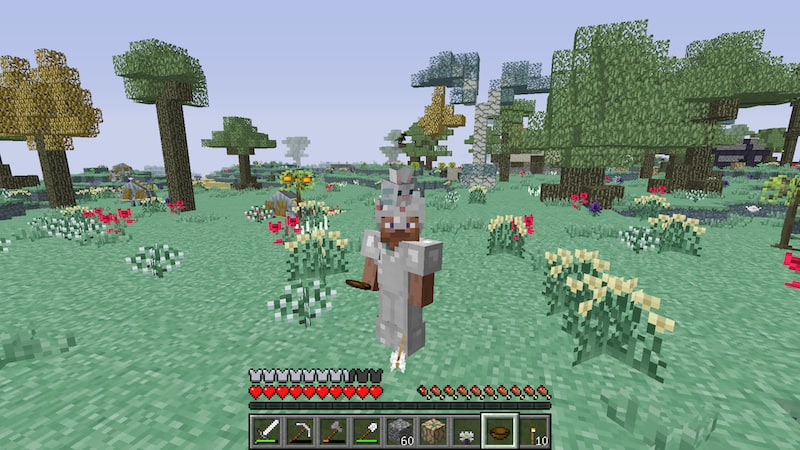Select the flower item slot
Viewport: 800px width, 450px height.
click(x=467, y=431)
